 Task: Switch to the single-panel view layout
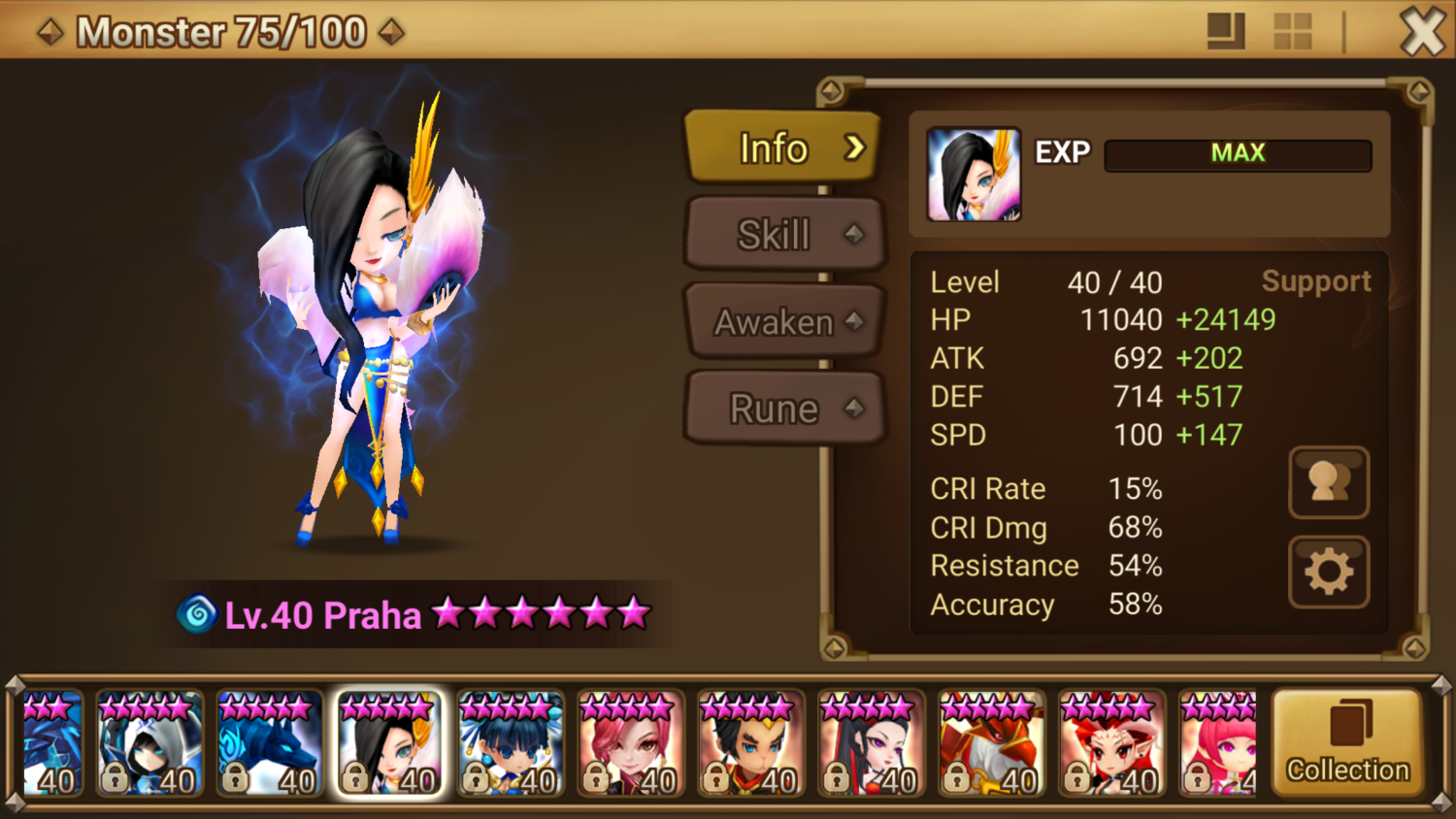(x=1226, y=32)
